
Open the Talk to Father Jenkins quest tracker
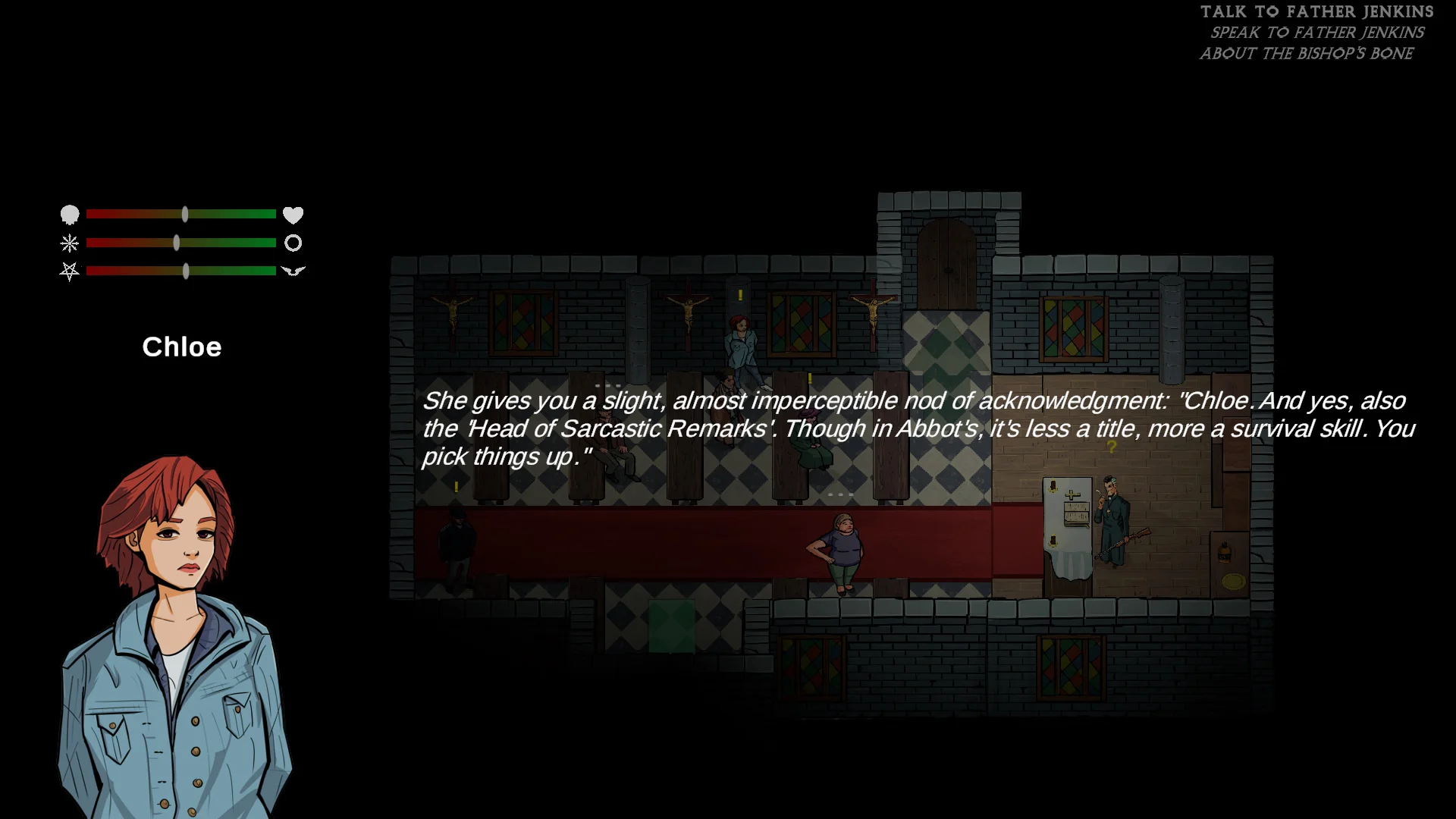click(1316, 12)
